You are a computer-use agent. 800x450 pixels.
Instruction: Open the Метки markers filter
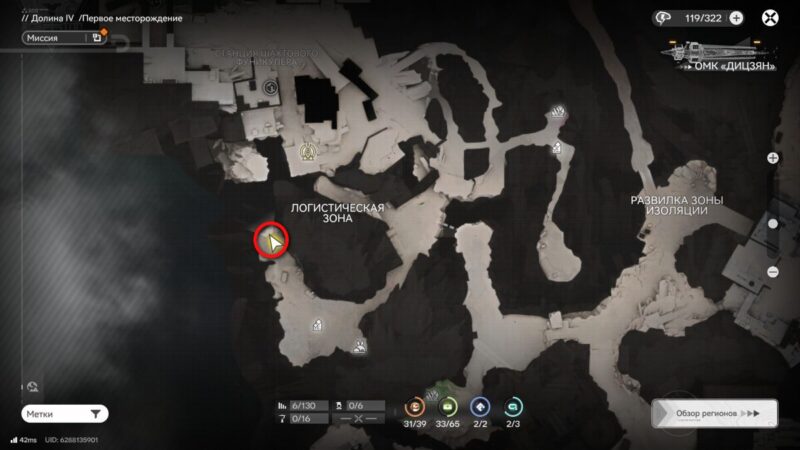[64, 413]
